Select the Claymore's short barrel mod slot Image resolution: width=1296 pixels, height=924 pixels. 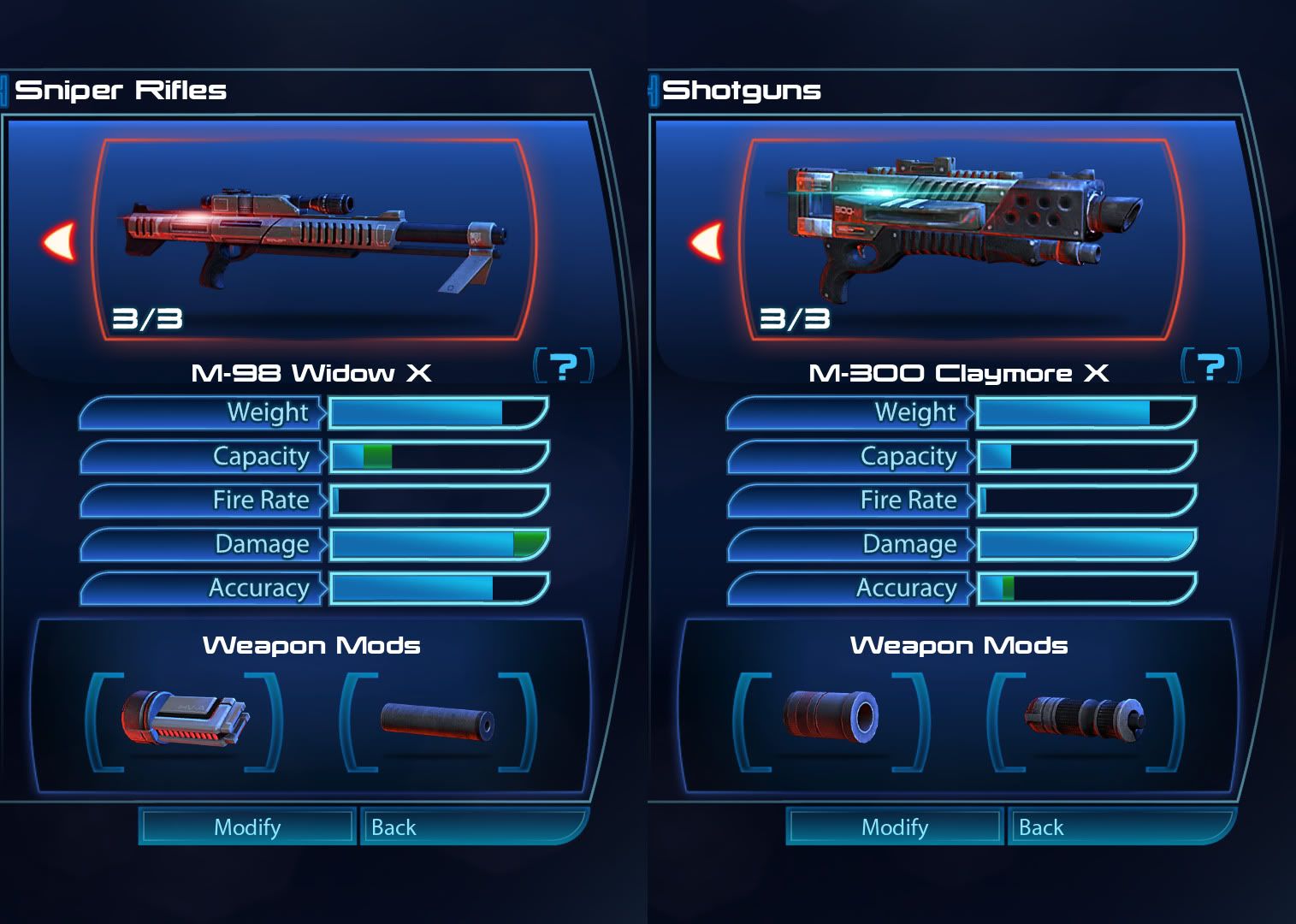pos(831,719)
